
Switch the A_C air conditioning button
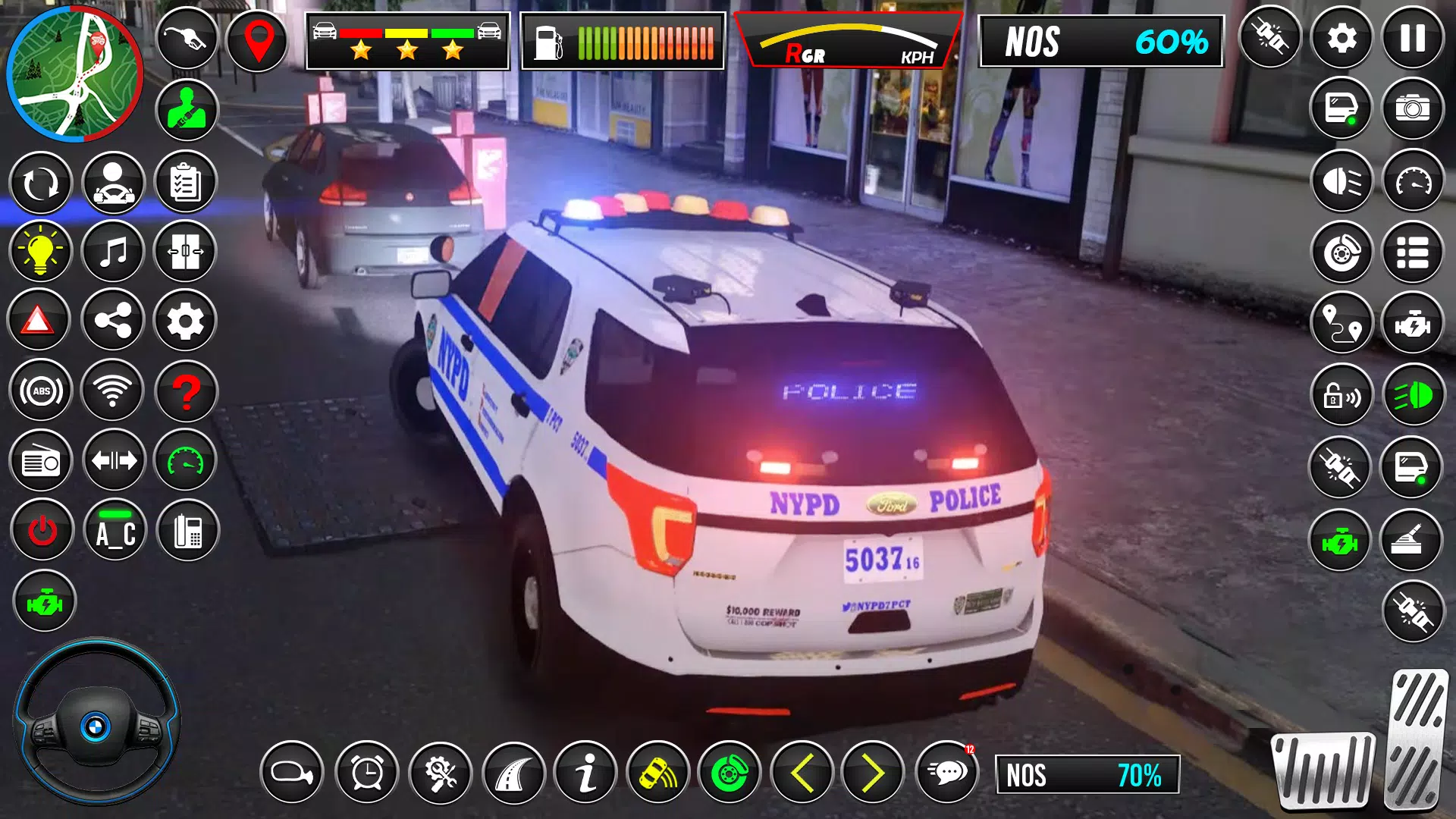115,532
